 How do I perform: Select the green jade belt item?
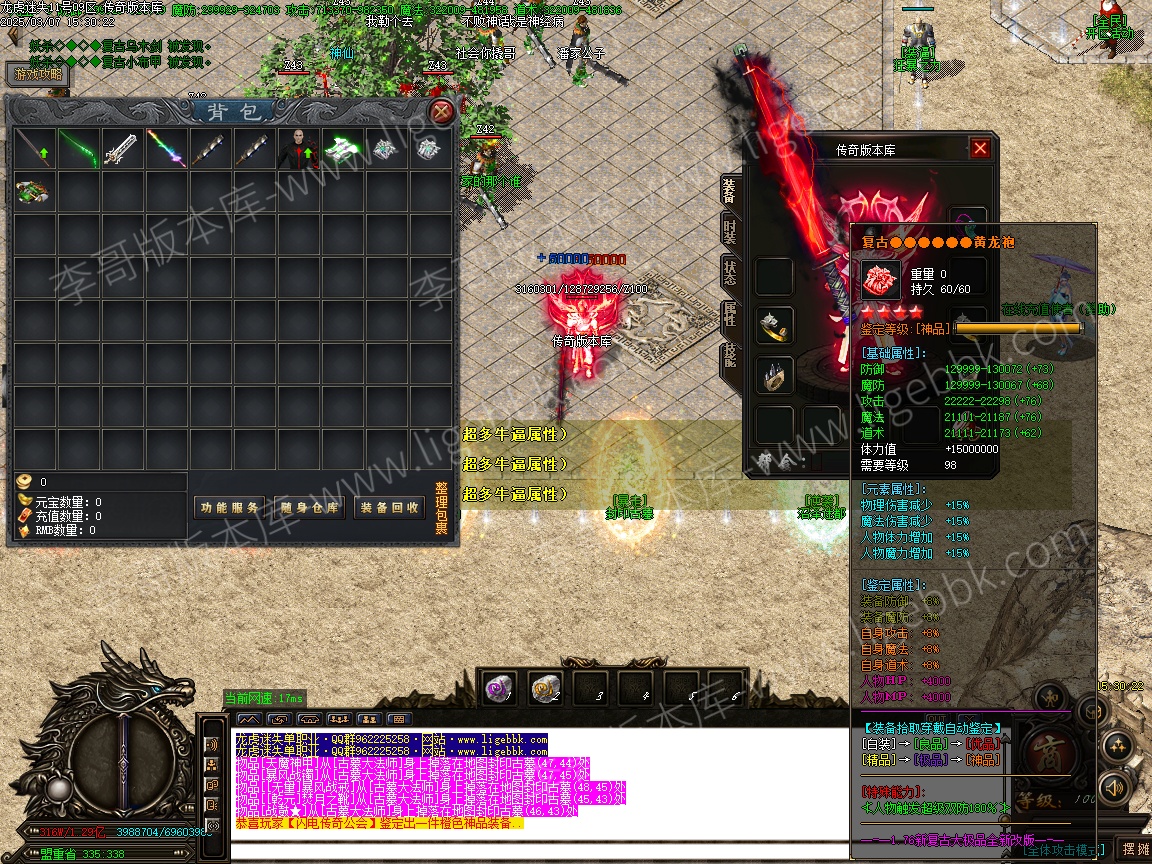pyautogui.click(x=34, y=192)
